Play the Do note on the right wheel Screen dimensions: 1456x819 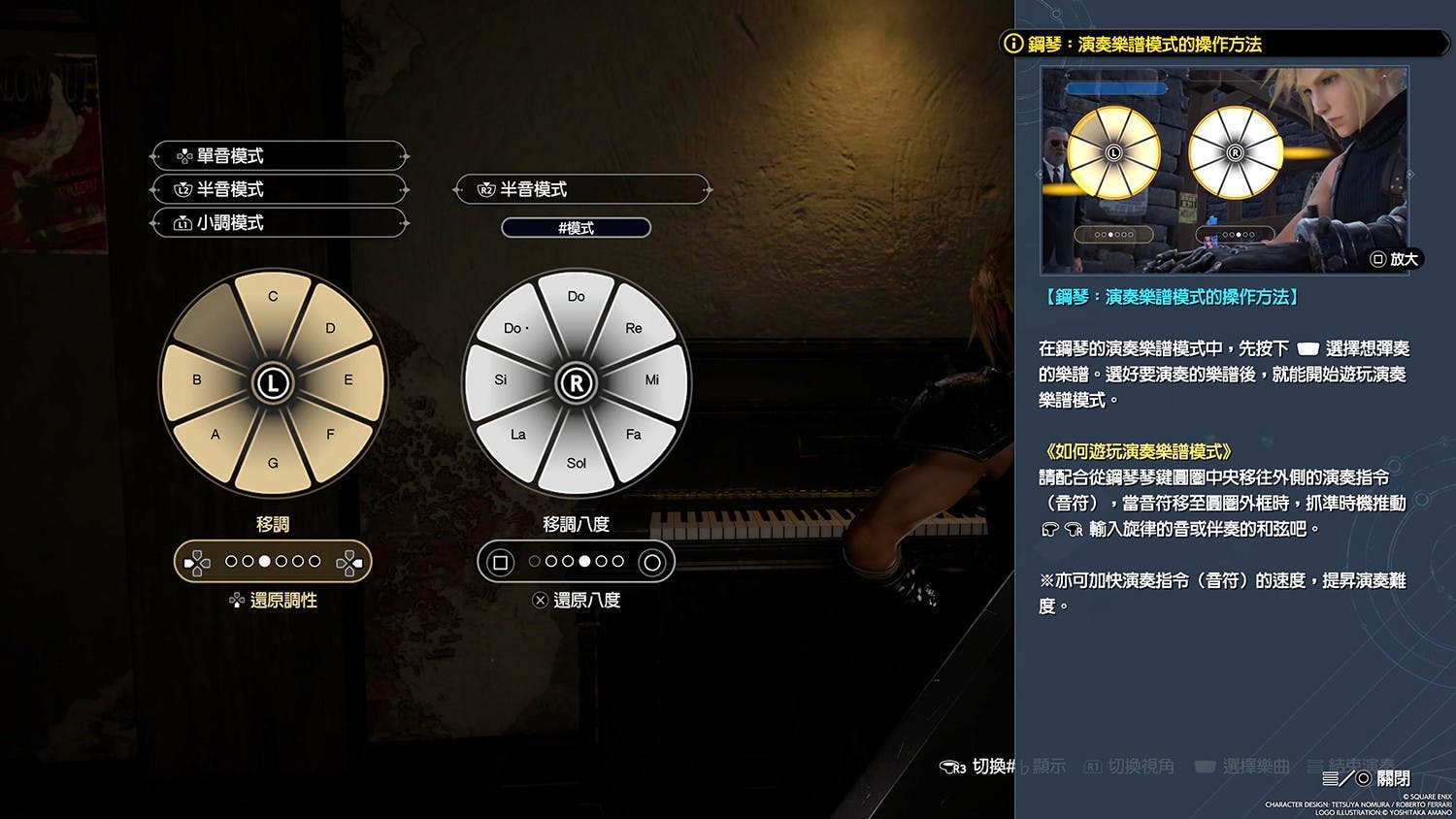coord(576,297)
